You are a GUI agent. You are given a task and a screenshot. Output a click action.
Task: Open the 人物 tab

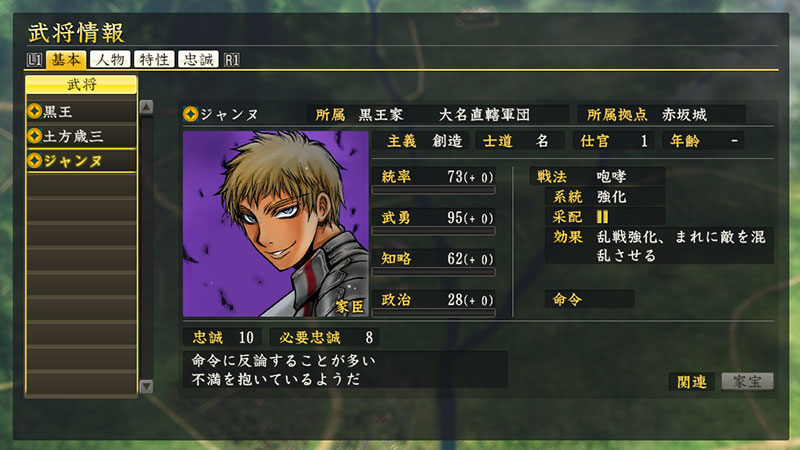pos(110,60)
